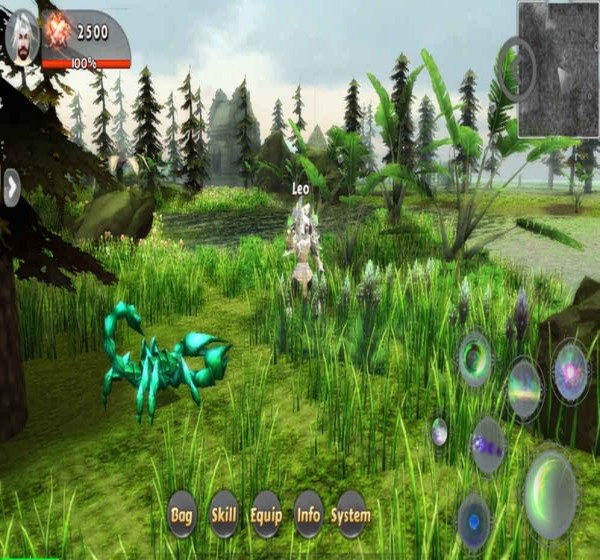The height and width of the screenshot is (560, 600).
Task: Cast the pink burst skill
Action: pyautogui.click(x=570, y=372)
